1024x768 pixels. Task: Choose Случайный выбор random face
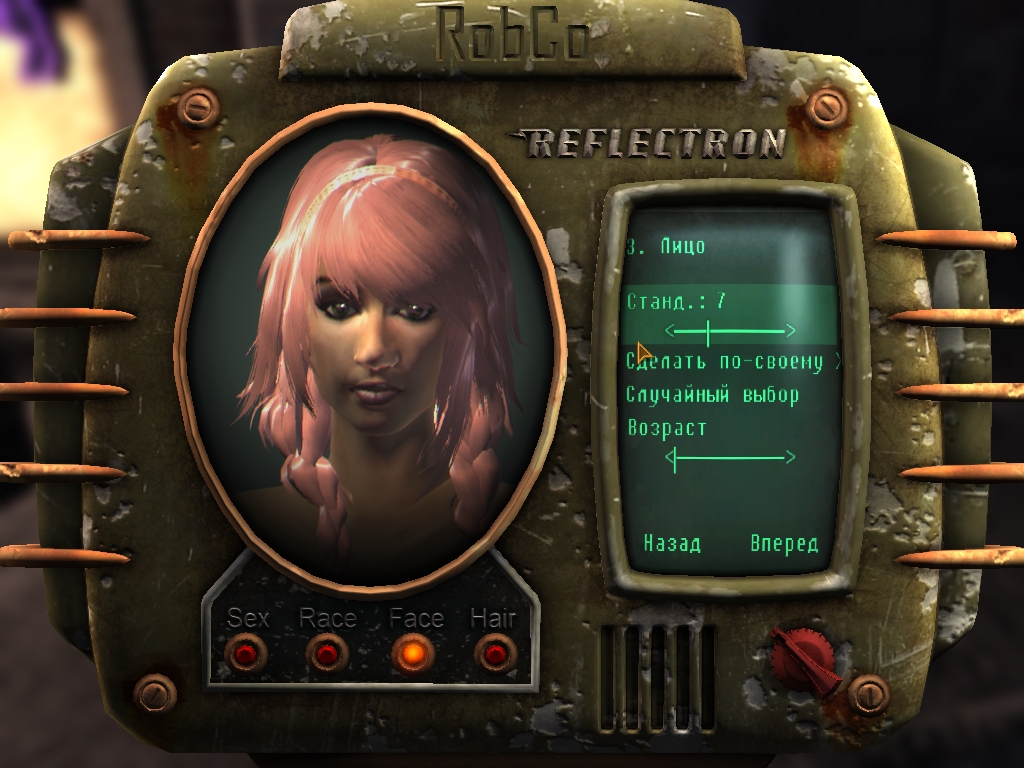click(x=713, y=395)
